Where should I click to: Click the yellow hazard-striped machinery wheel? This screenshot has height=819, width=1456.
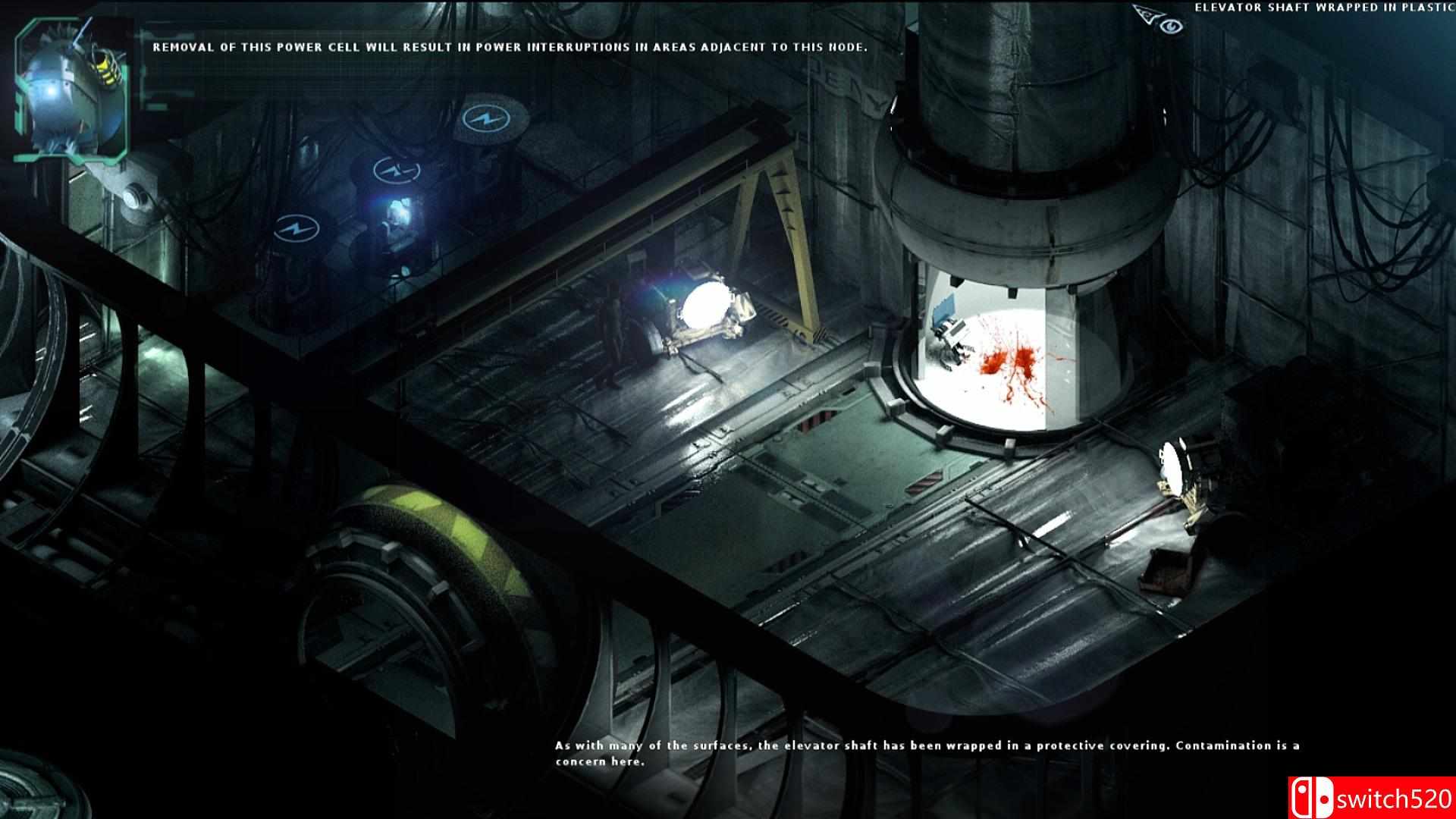coord(425,546)
